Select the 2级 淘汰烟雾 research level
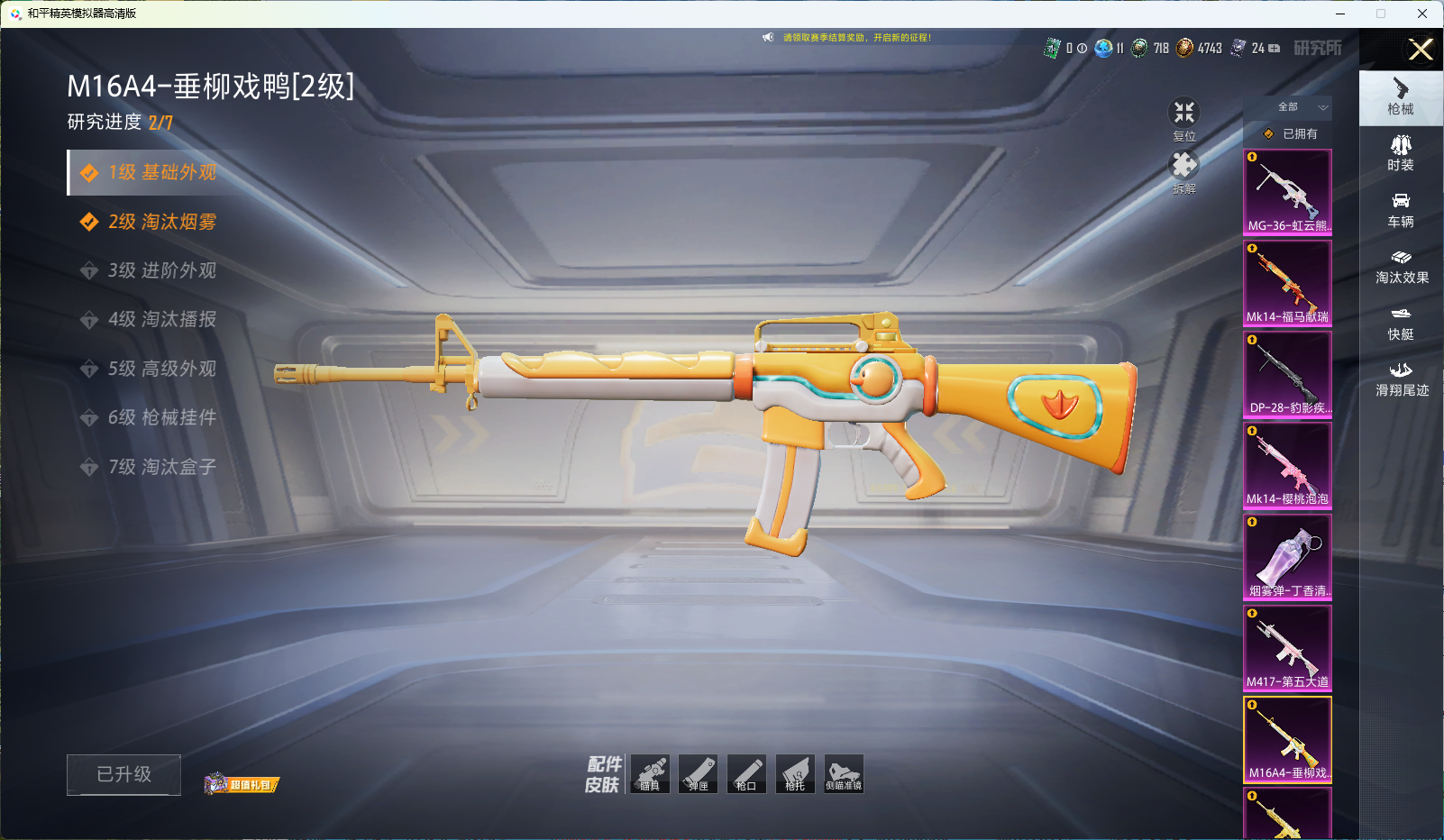Screen dimensions: 1444x840 (161, 222)
